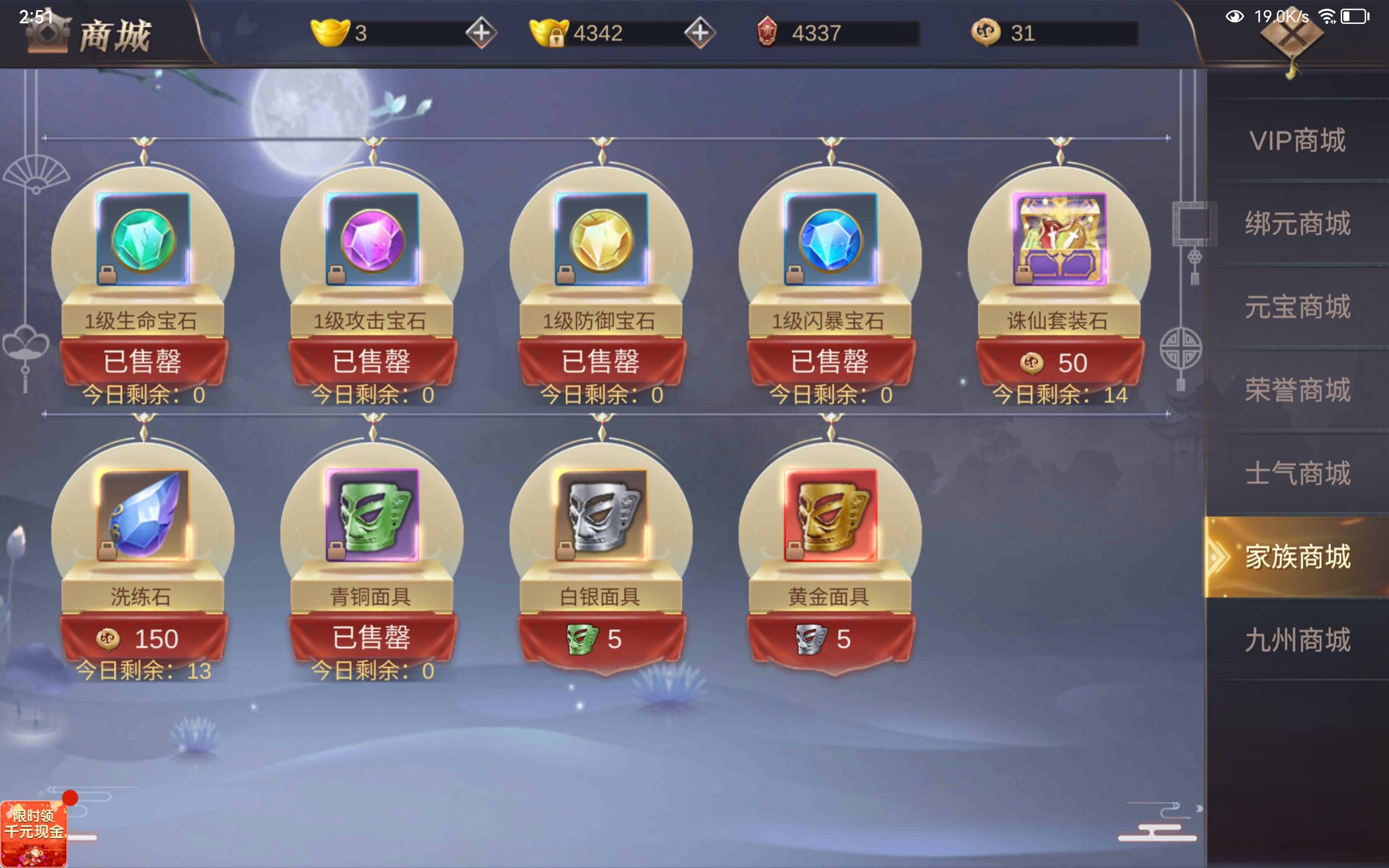View the 青铜面具 green mask item
Image resolution: width=1389 pixels, height=868 pixels.
[x=372, y=515]
